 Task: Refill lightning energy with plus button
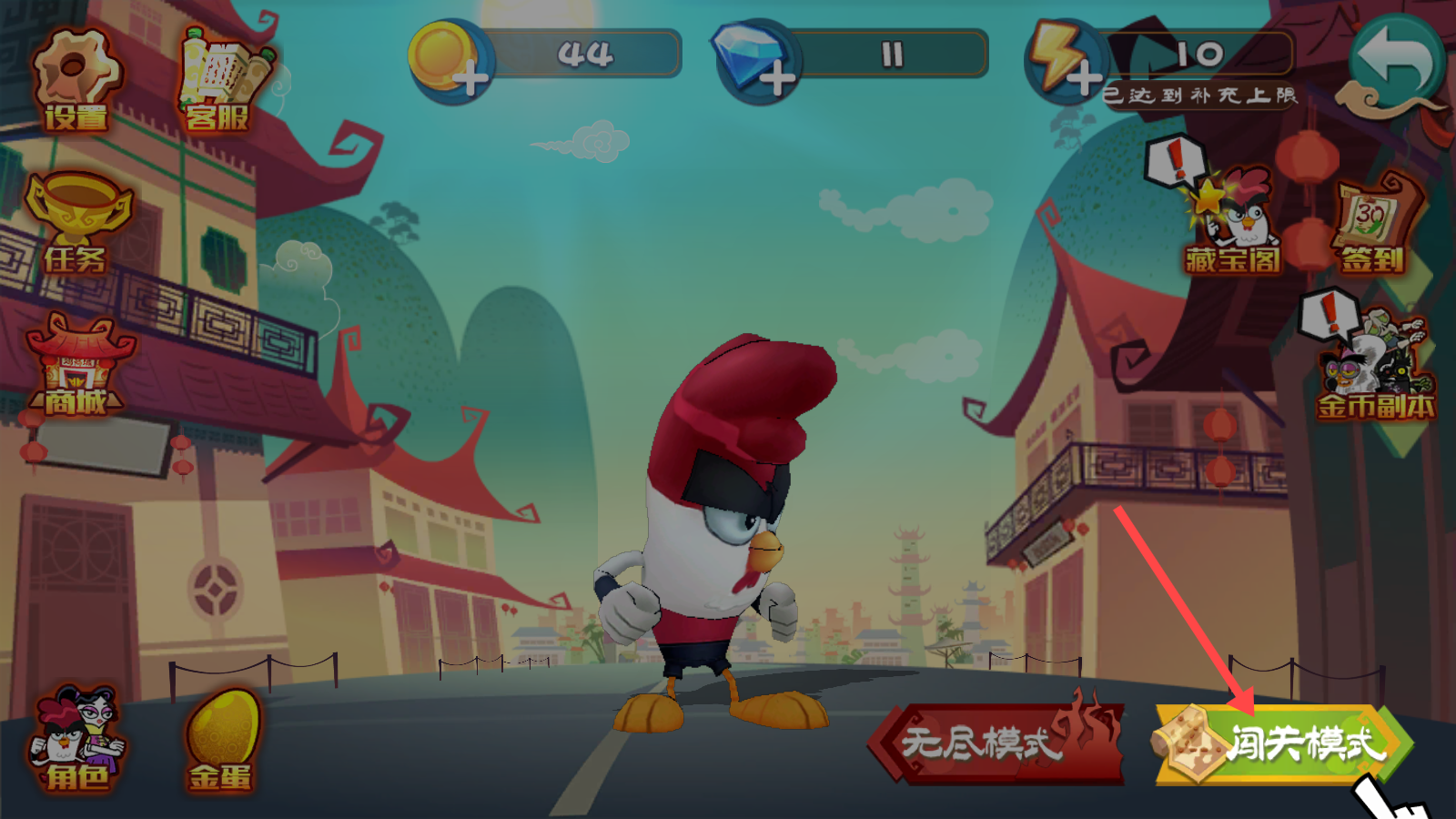[x=1083, y=78]
